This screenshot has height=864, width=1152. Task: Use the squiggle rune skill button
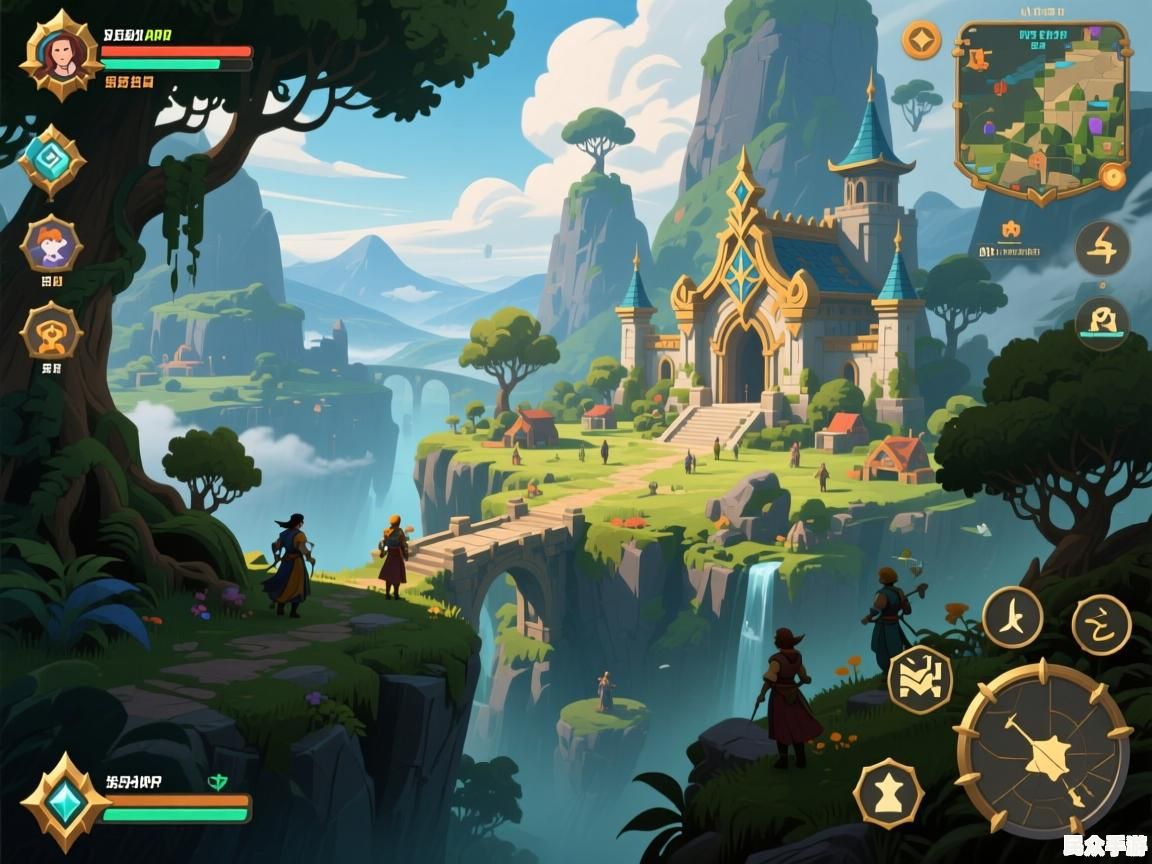coord(1101,625)
